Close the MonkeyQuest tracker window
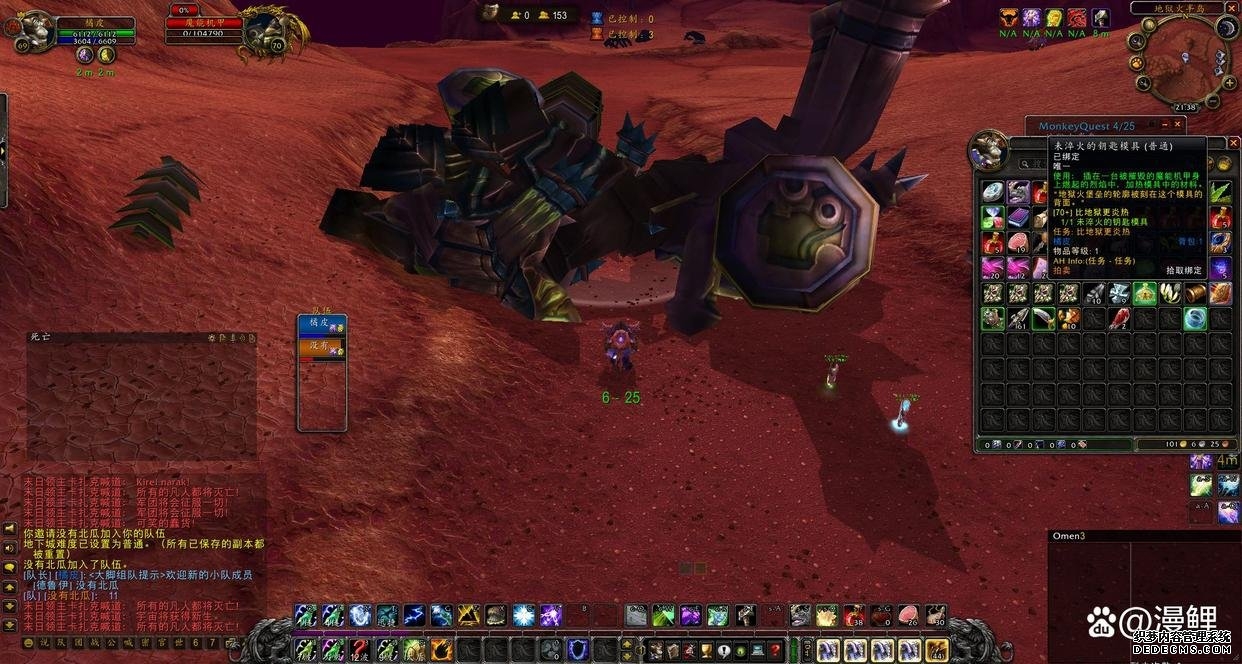 tap(1178, 126)
